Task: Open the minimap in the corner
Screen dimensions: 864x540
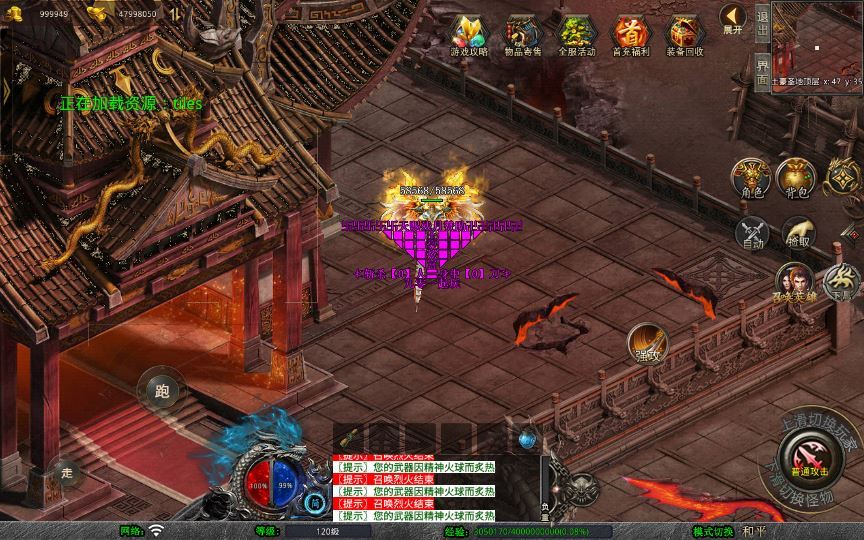Action: point(817,45)
